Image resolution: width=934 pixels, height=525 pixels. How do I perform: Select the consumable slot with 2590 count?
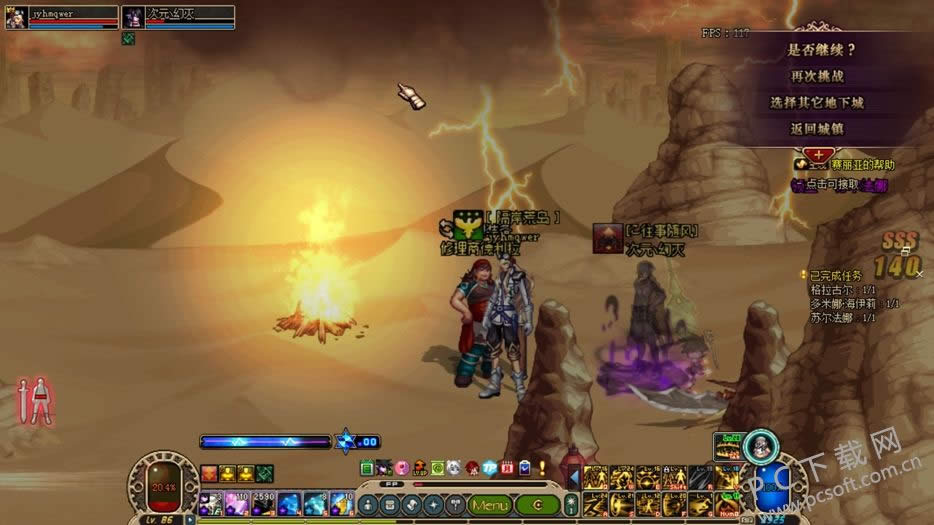click(263, 503)
